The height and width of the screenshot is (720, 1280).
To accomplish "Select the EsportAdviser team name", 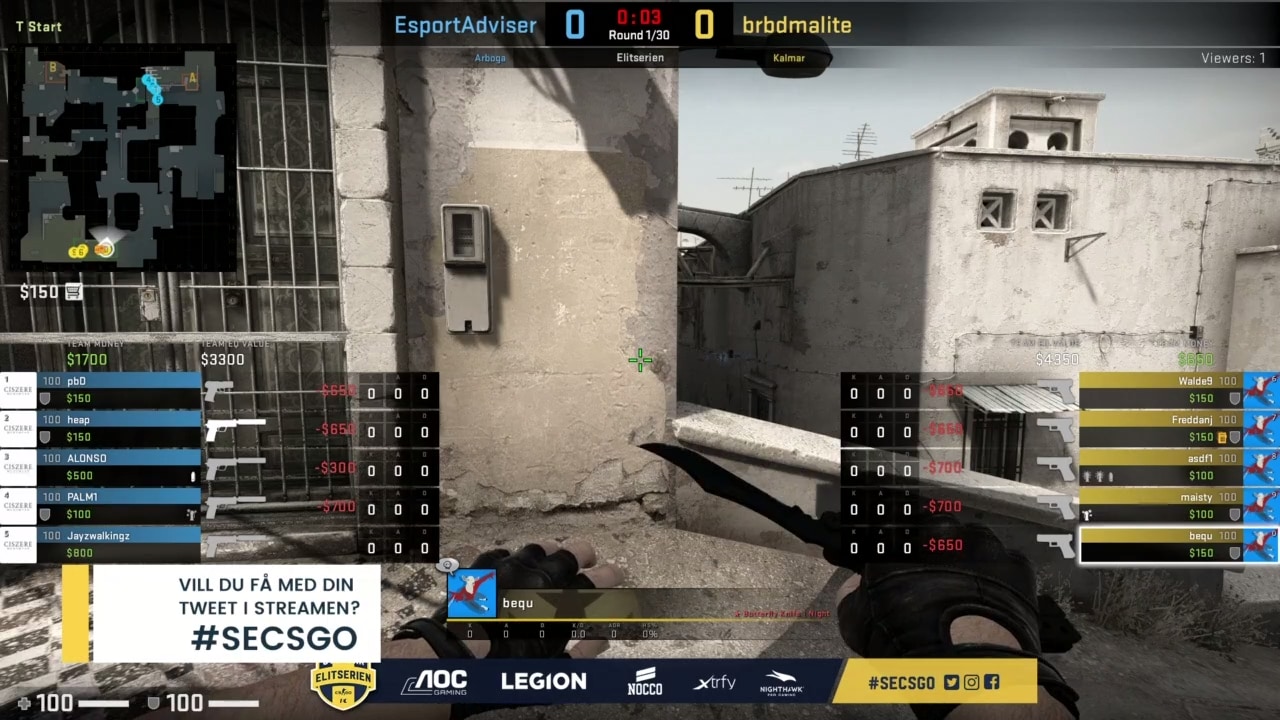I will coord(465,25).
